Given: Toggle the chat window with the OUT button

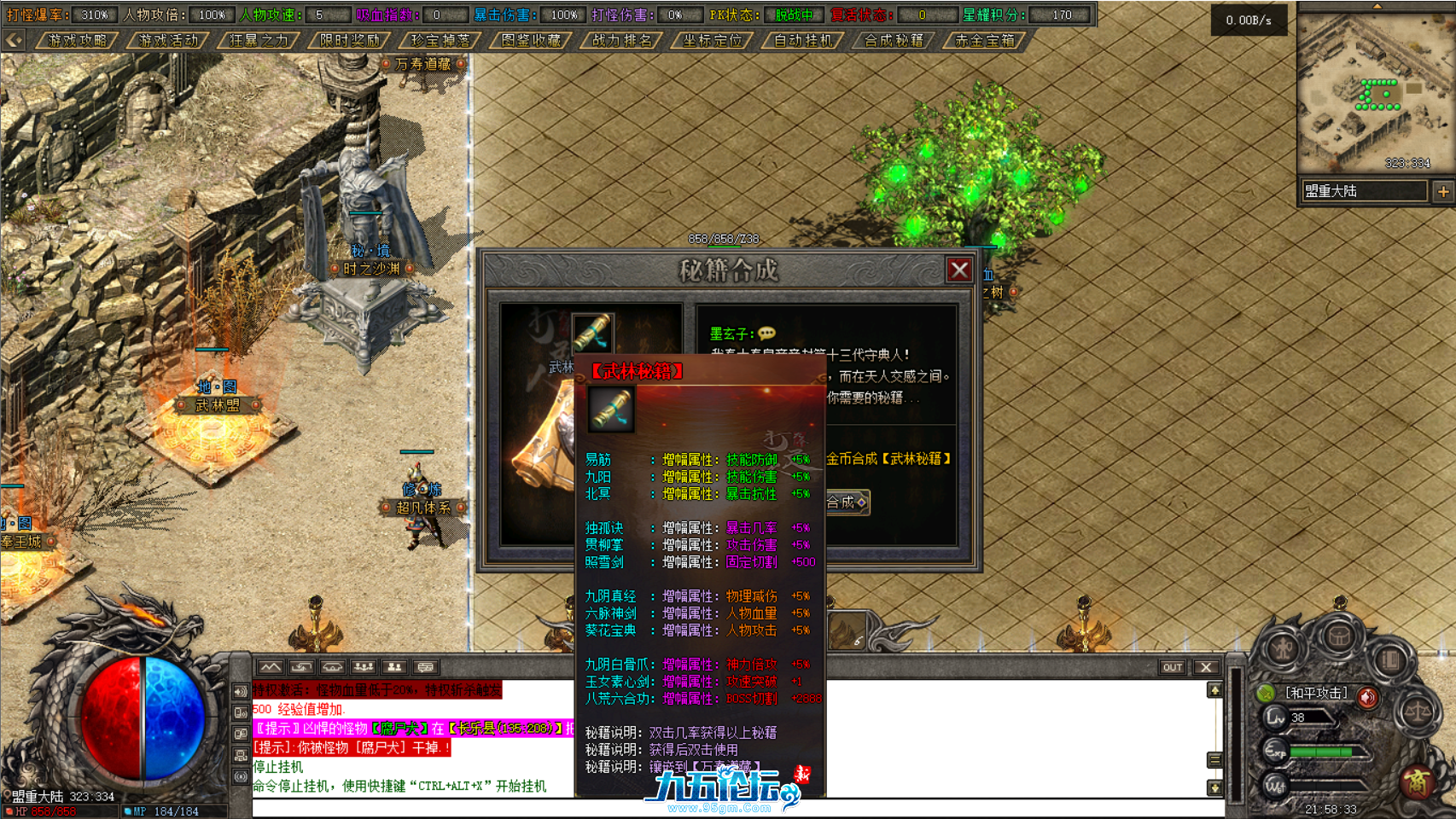Looking at the screenshot, I should [x=1174, y=668].
